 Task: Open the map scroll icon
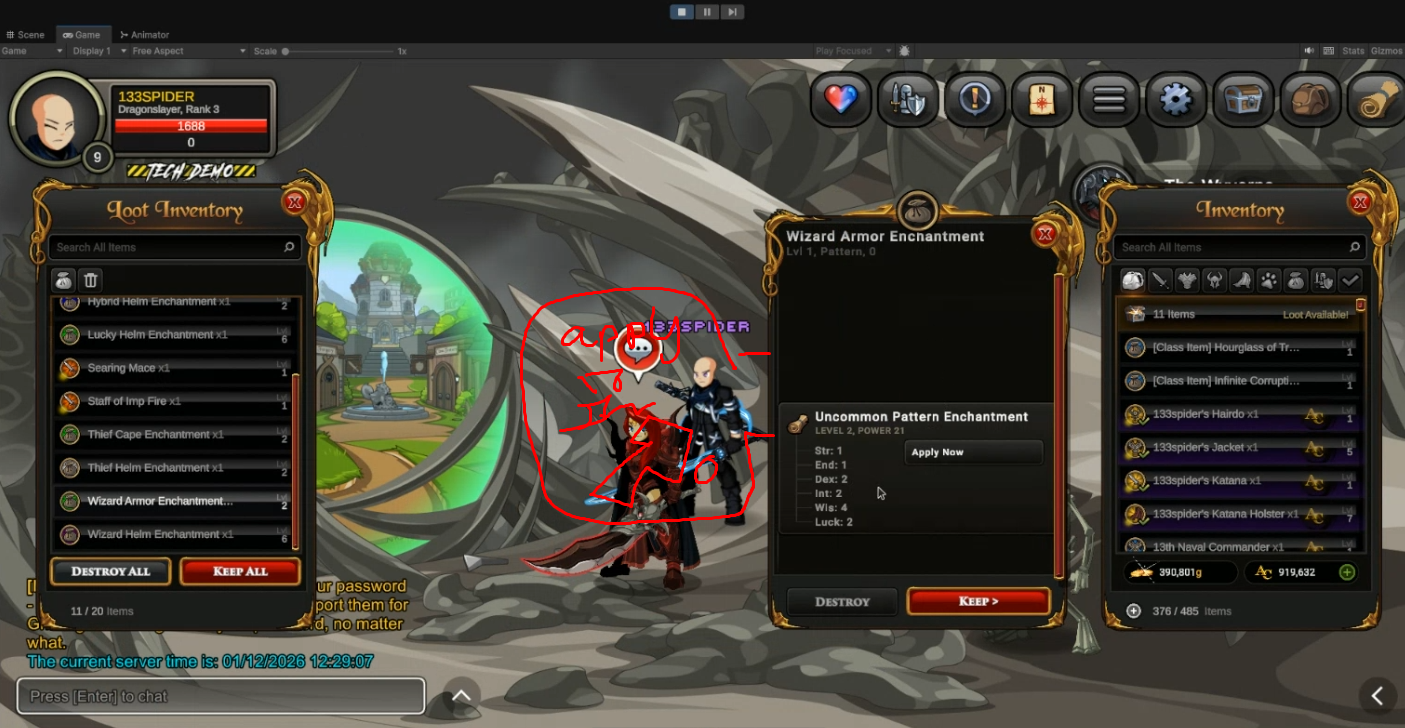pos(1042,99)
